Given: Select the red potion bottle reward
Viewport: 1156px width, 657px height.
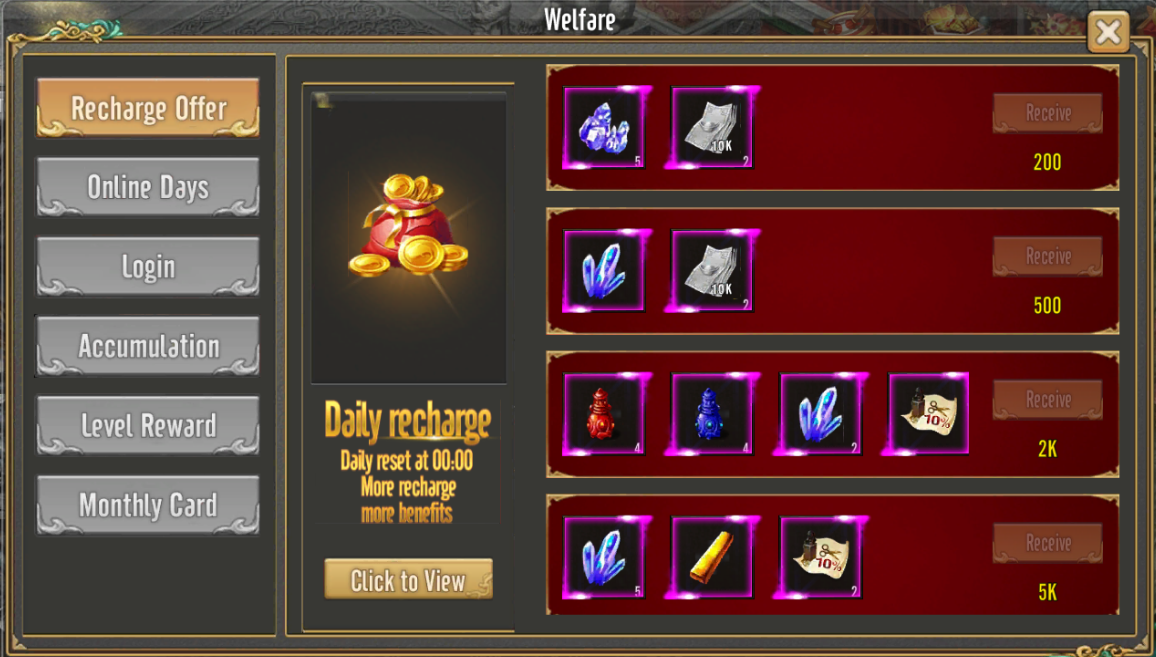Looking at the screenshot, I should click(604, 414).
